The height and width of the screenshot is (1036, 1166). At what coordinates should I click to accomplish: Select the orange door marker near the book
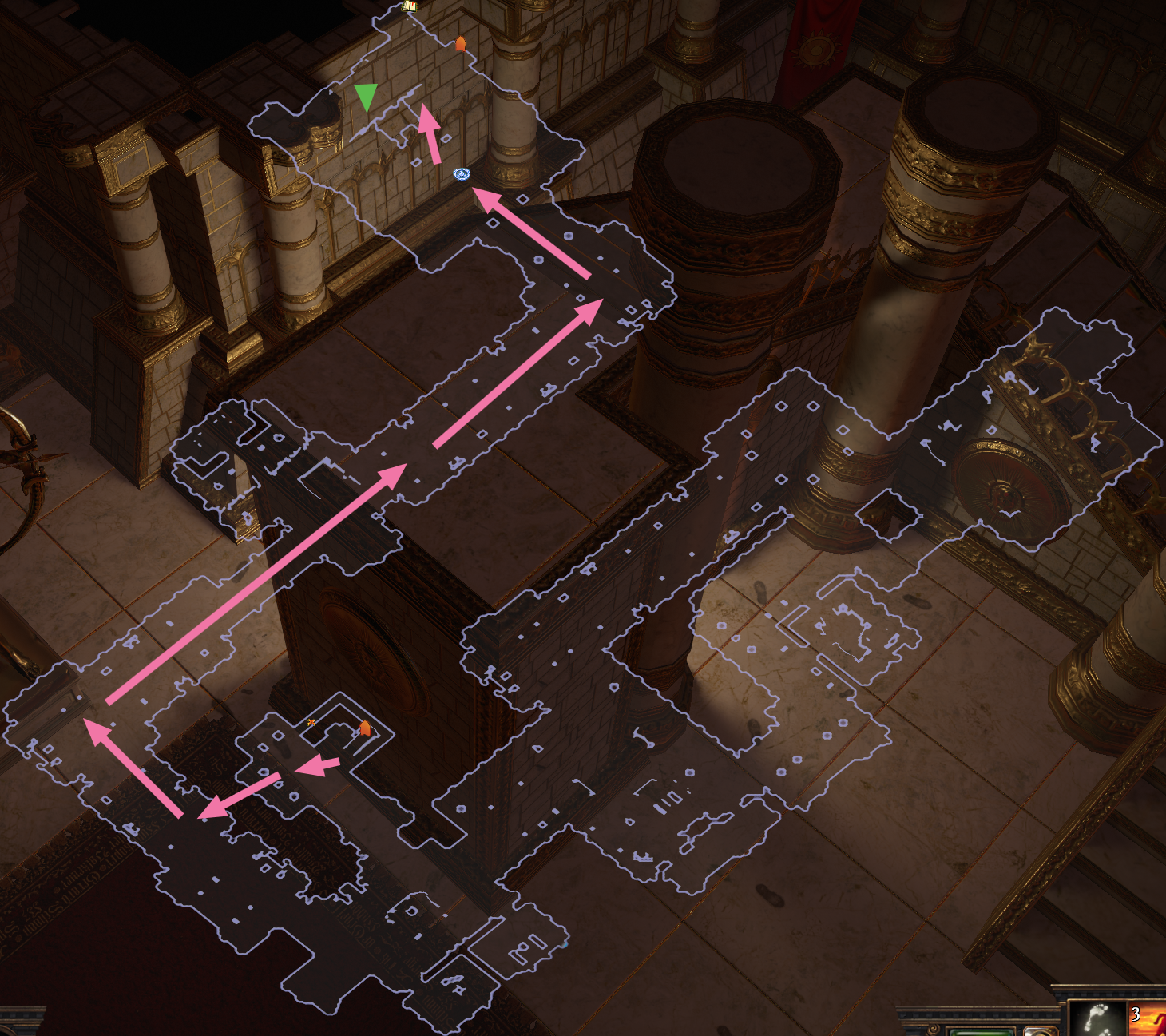pos(460,43)
